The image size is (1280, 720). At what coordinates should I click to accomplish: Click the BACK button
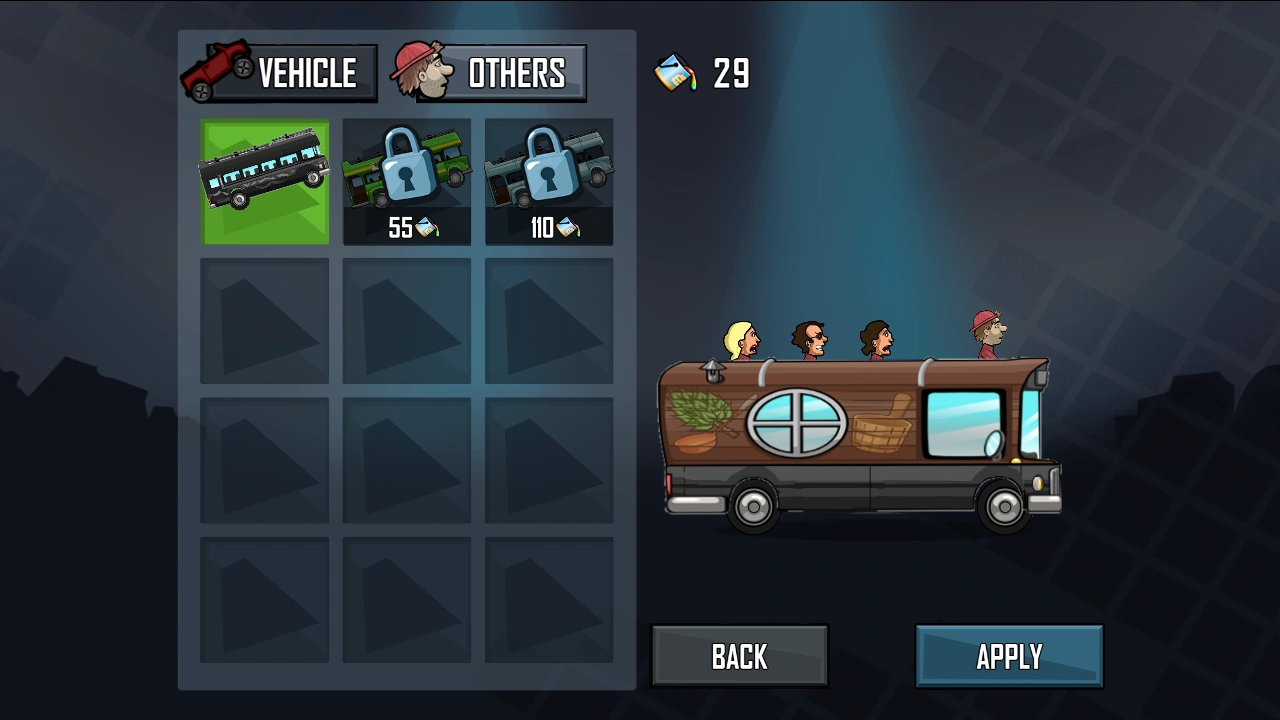click(739, 655)
